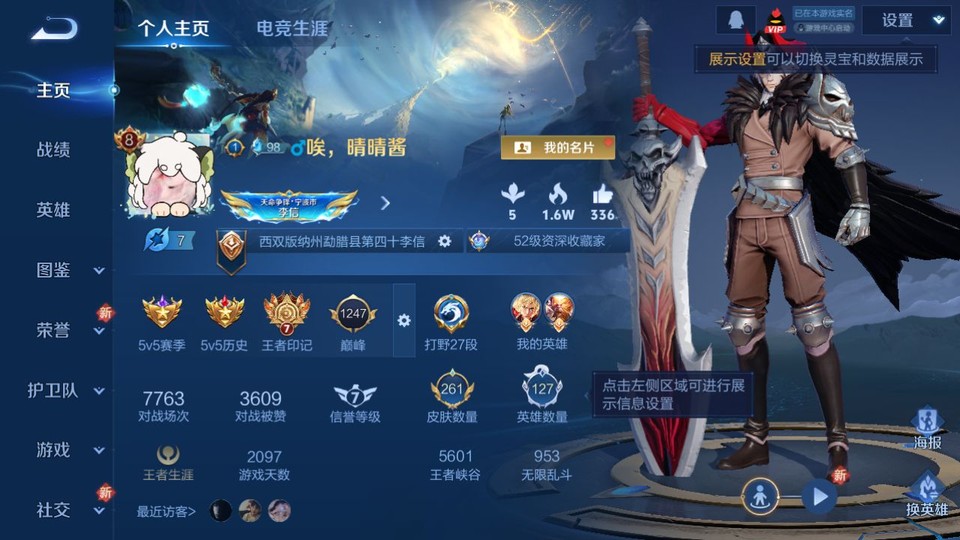The height and width of the screenshot is (540, 960).
Task: Switch to the 电竞生涯 tab
Action: (x=291, y=28)
